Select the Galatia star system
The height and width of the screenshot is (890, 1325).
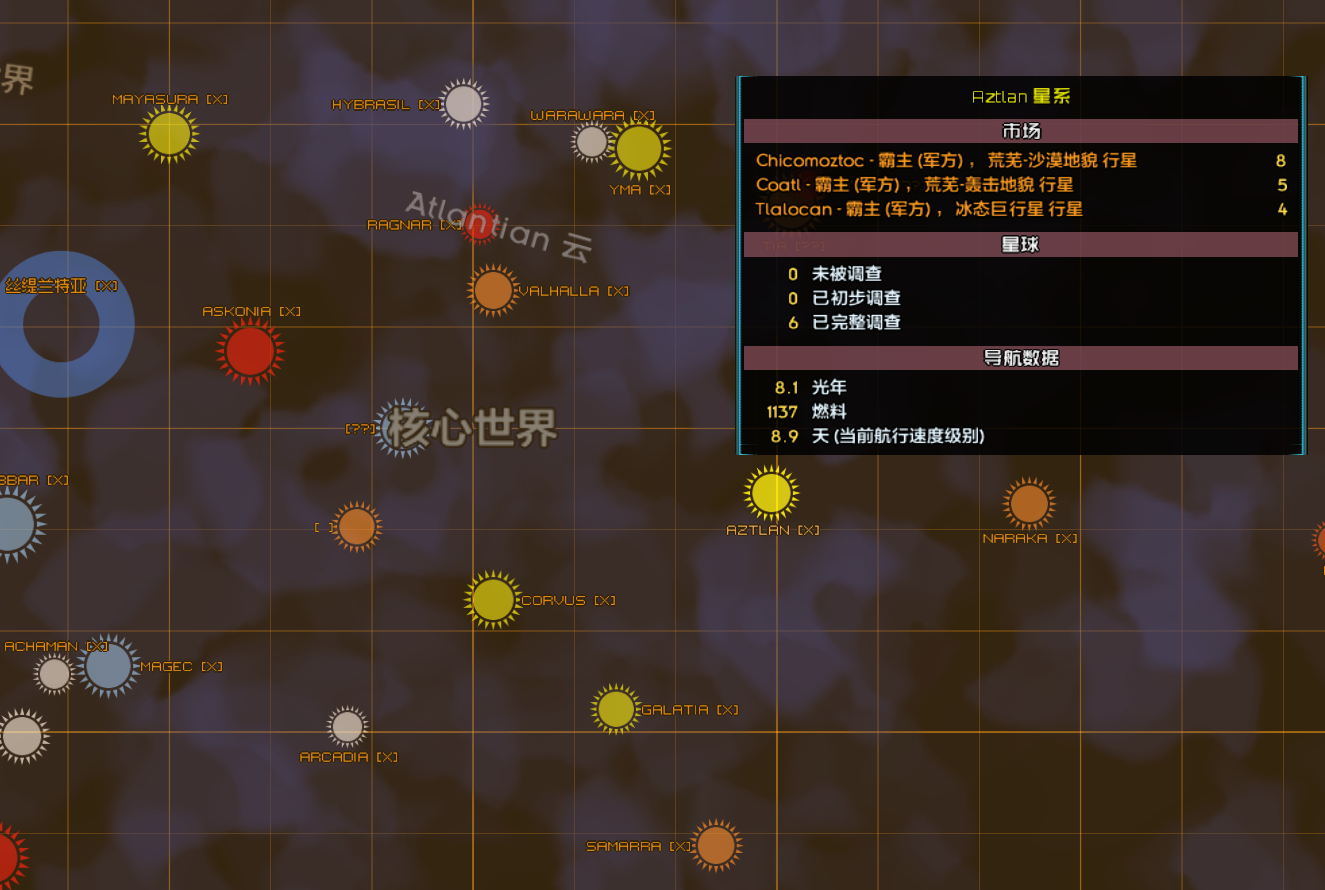click(x=614, y=709)
